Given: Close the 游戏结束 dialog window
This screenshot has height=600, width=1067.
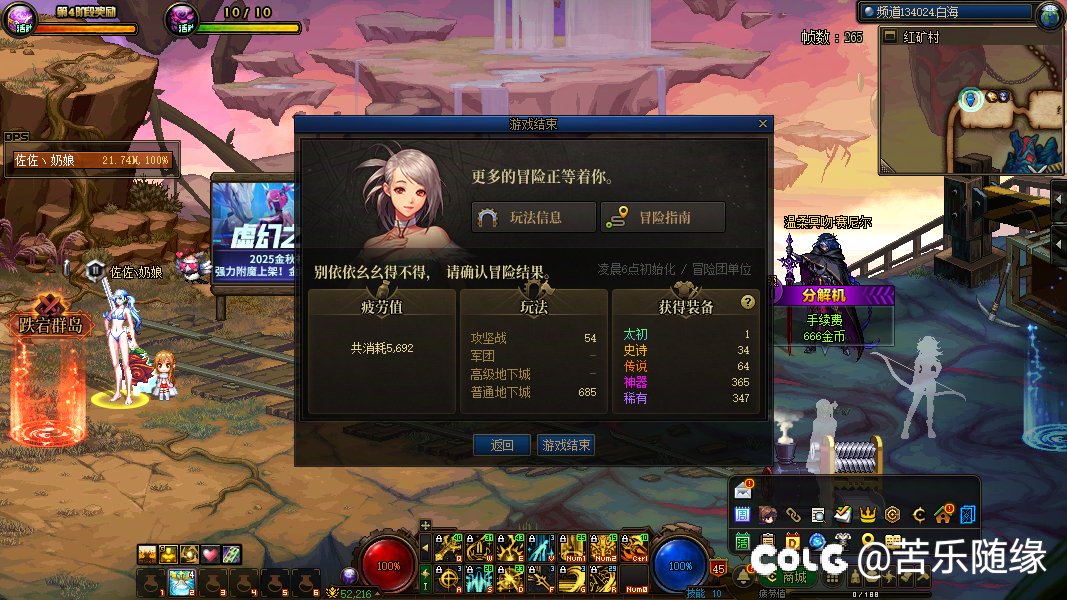Looking at the screenshot, I should [x=763, y=124].
